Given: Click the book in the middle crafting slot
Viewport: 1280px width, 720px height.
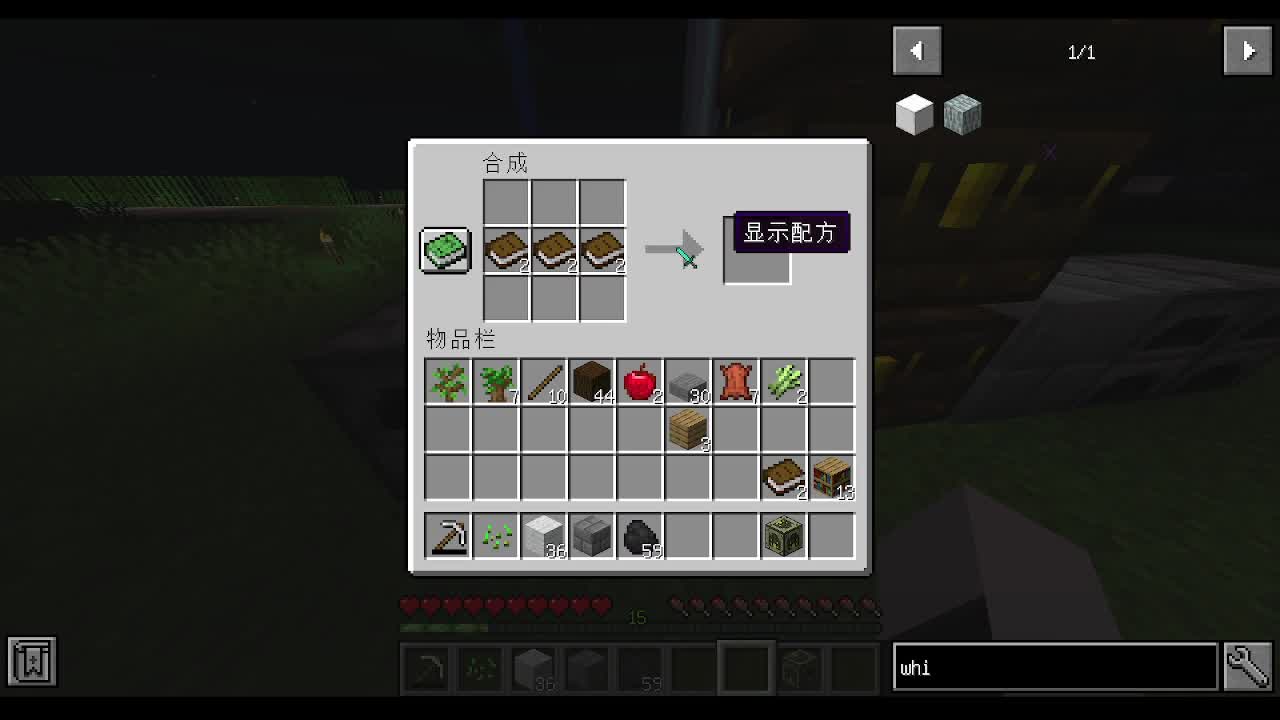Looking at the screenshot, I should 554,250.
